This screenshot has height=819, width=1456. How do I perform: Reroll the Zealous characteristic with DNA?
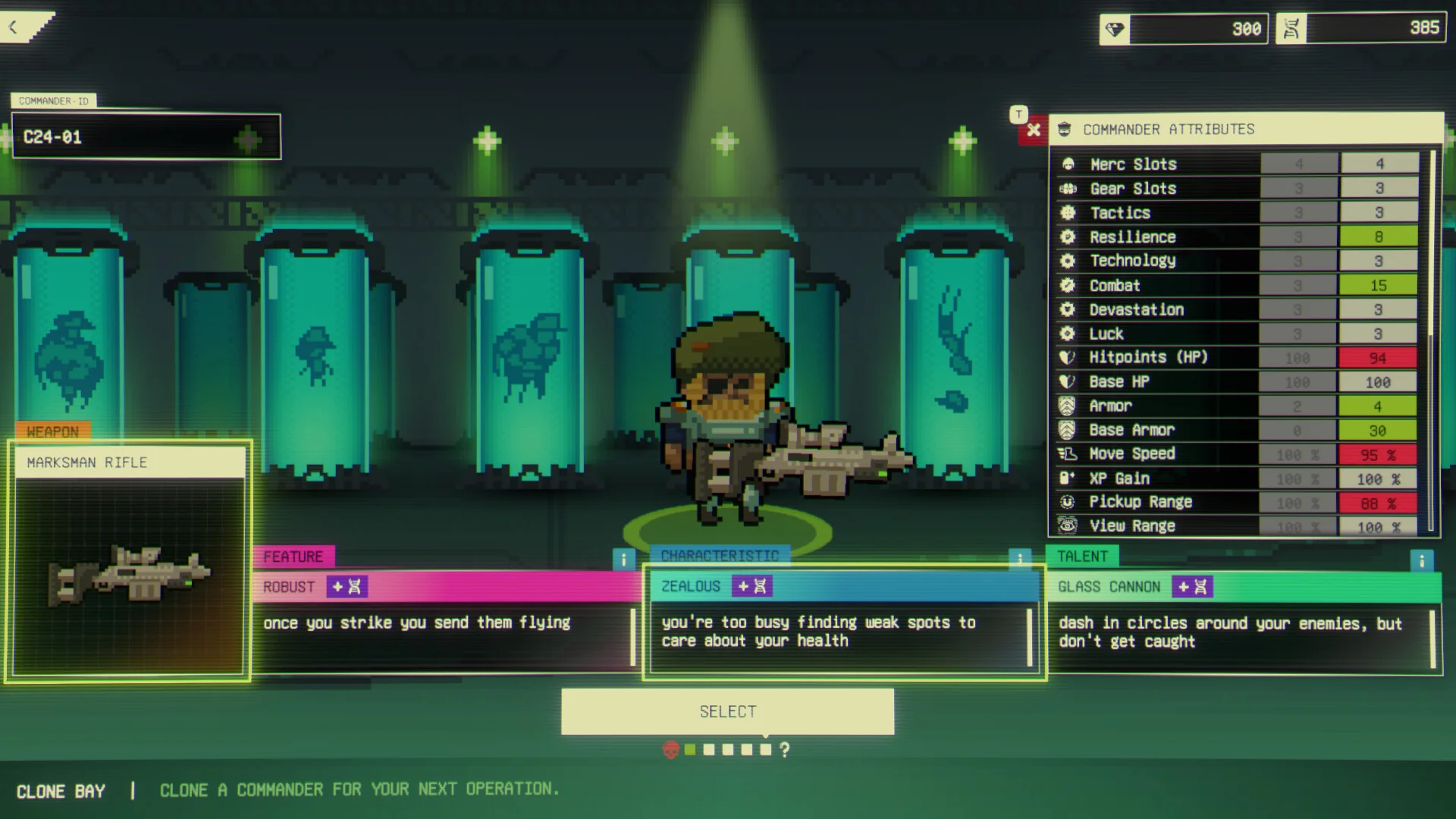pyautogui.click(x=752, y=586)
